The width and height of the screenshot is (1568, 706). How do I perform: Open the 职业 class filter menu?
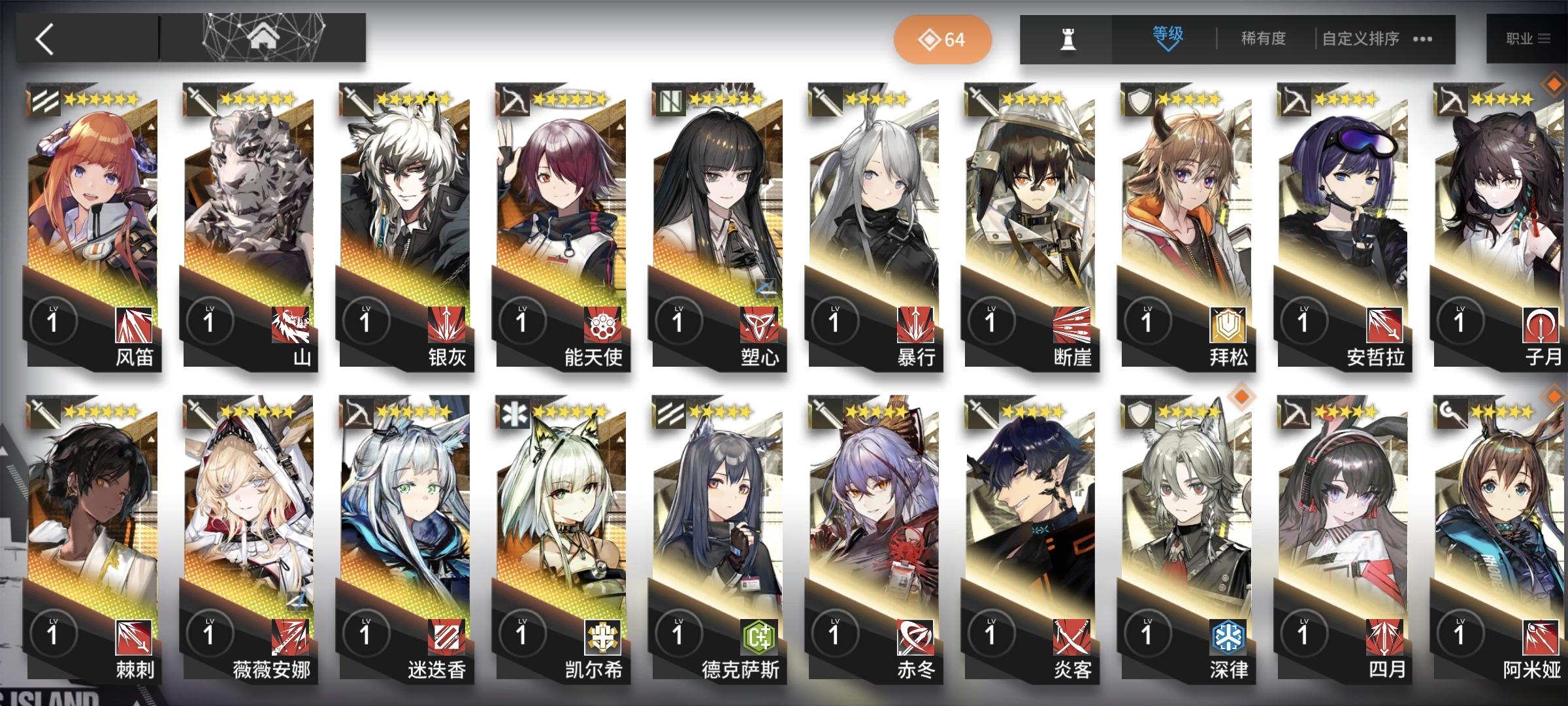tap(1531, 38)
